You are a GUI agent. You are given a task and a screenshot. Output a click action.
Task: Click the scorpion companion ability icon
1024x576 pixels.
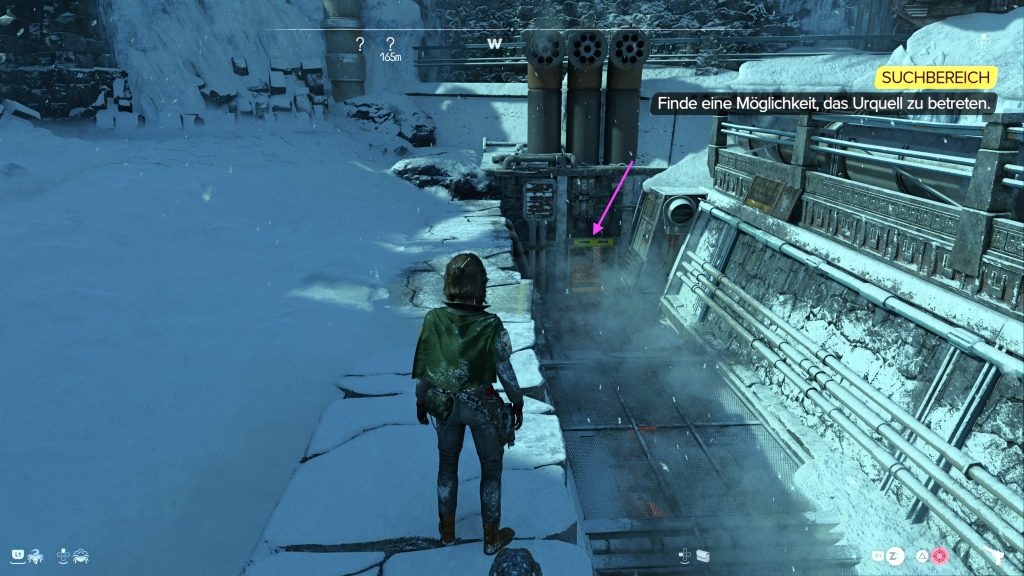coord(35,554)
